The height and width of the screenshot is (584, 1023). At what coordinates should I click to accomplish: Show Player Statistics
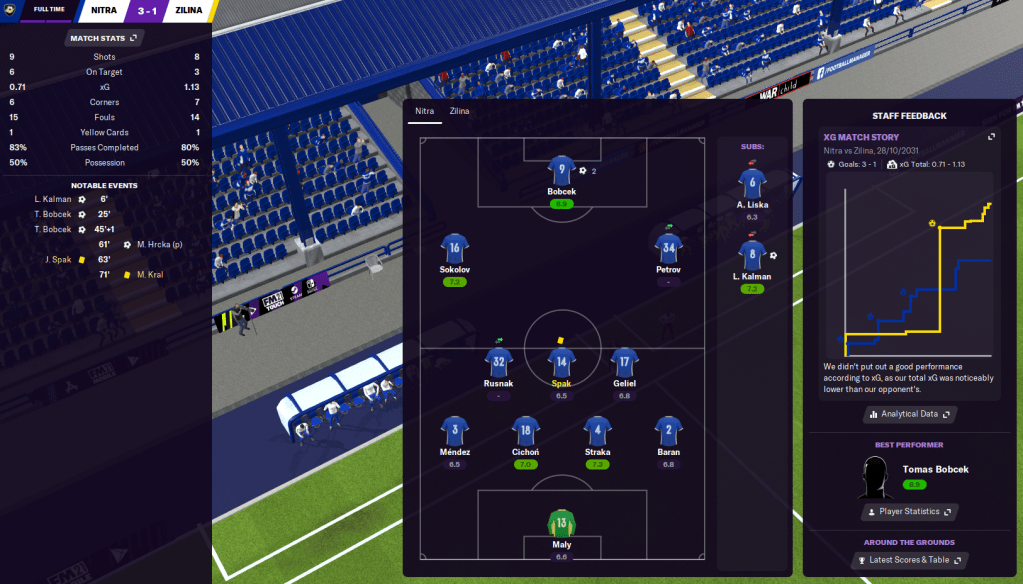(909, 511)
